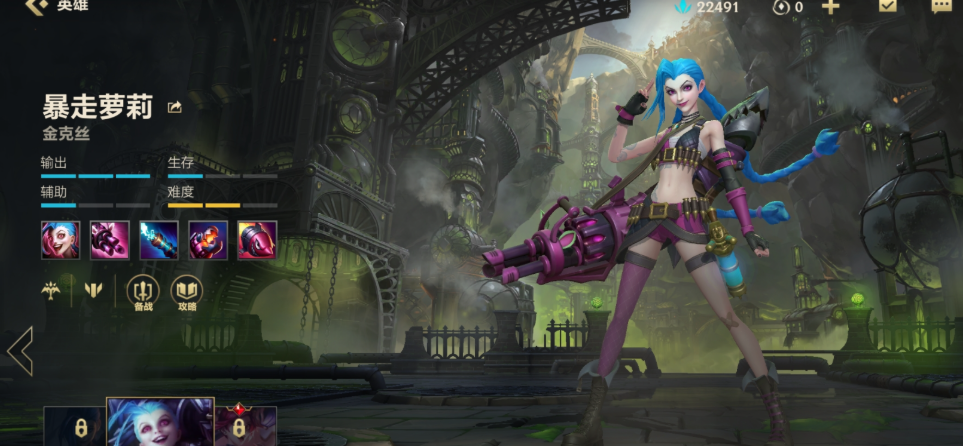Open the 攻略 guide button
Screen dimensions: 963x446
pos(186,290)
